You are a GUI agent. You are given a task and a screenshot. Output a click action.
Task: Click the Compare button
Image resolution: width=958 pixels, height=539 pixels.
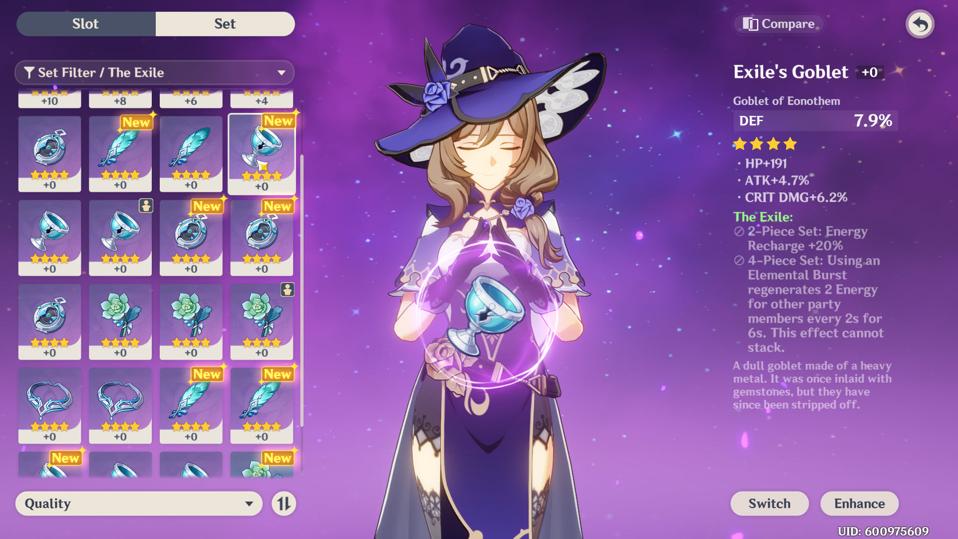click(x=779, y=24)
